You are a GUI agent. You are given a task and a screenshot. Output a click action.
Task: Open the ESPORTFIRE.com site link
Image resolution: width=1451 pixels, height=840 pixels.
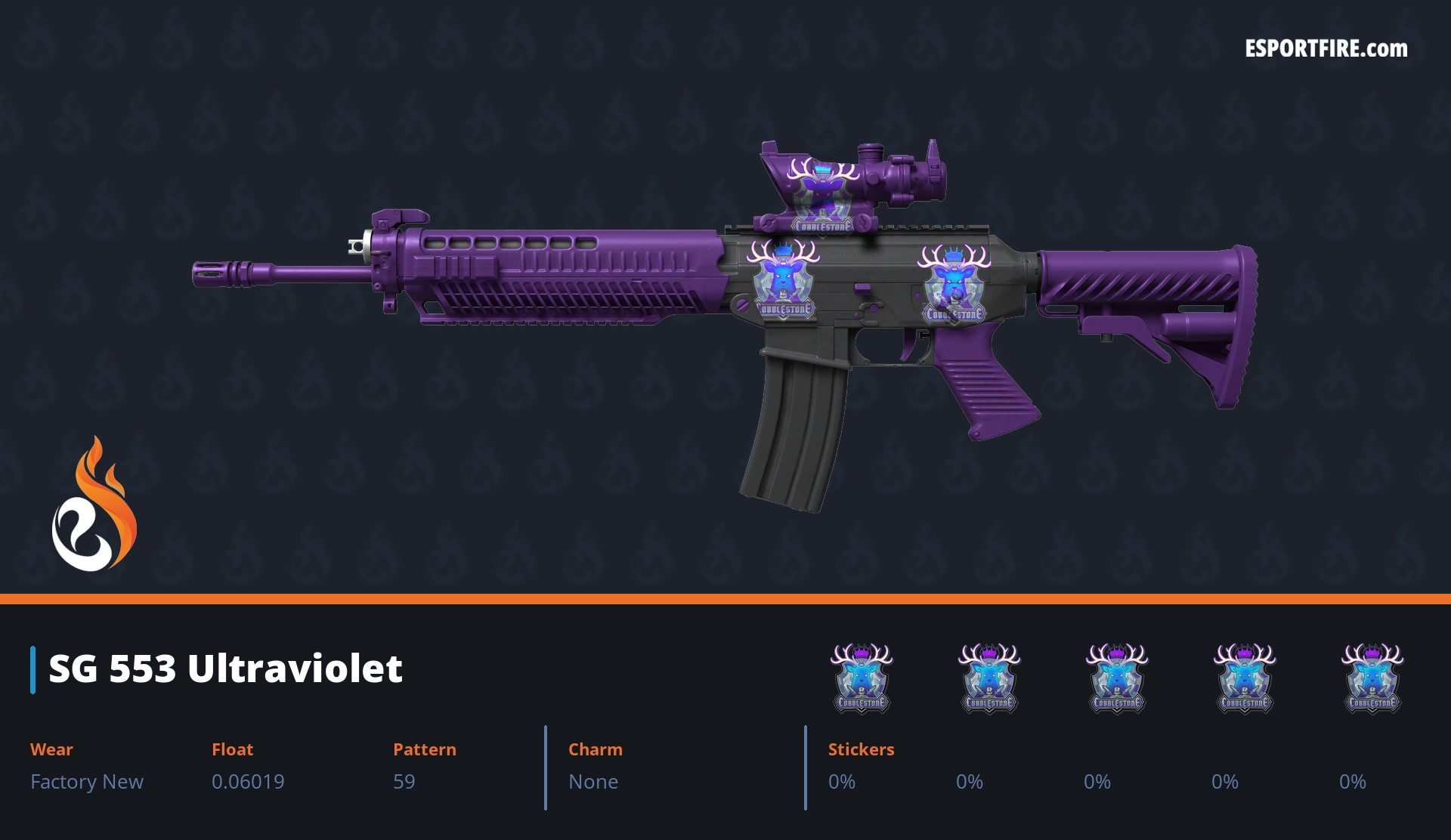click(x=1326, y=49)
